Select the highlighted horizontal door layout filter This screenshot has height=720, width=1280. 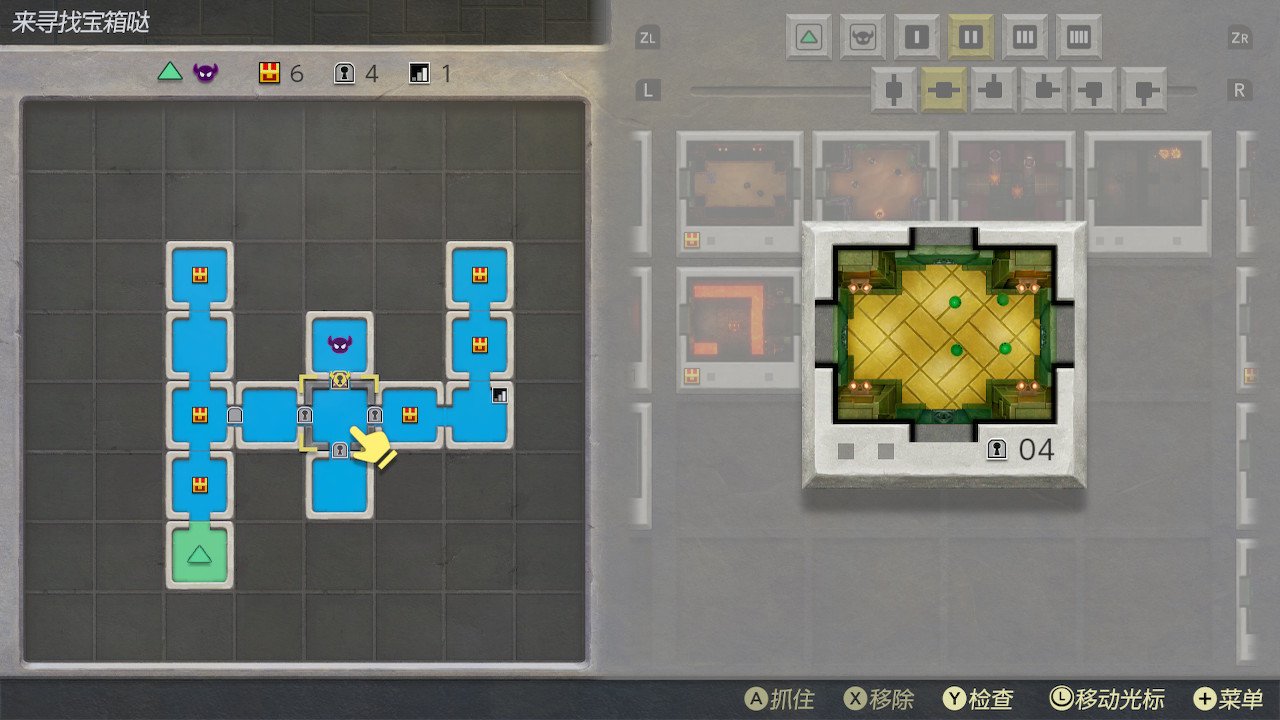[x=944, y=90]
